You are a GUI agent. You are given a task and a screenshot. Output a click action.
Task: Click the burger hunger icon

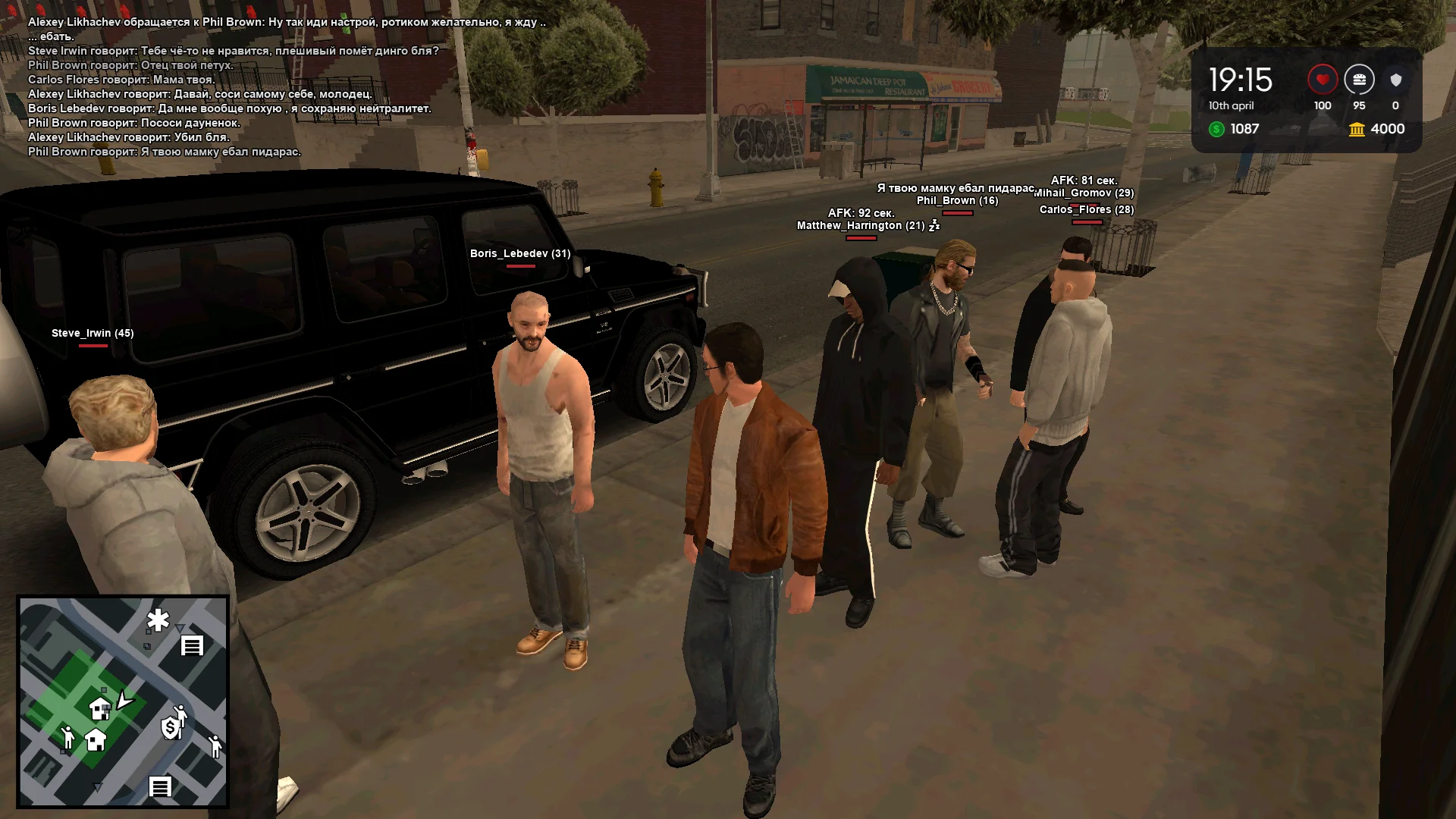[1359, 80]
